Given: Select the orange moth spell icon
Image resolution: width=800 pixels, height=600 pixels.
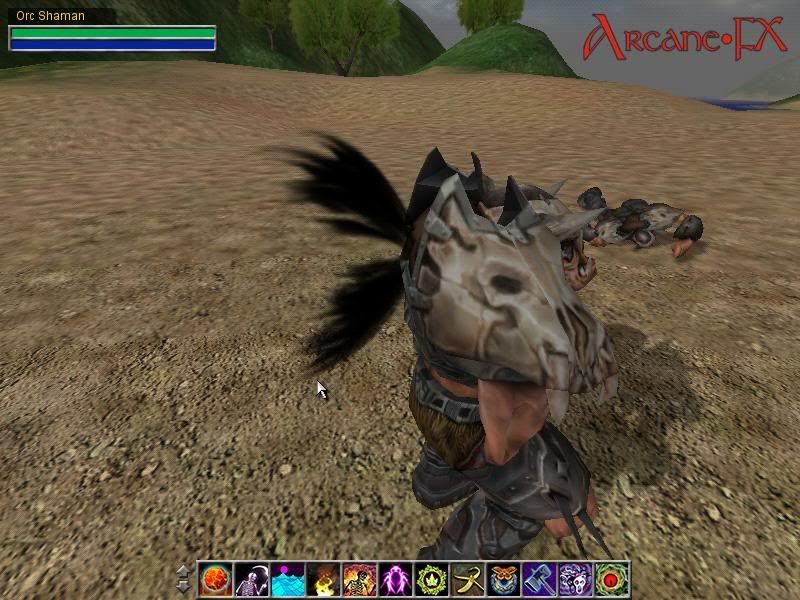Looking at the screenshot, I should (503, 579).
